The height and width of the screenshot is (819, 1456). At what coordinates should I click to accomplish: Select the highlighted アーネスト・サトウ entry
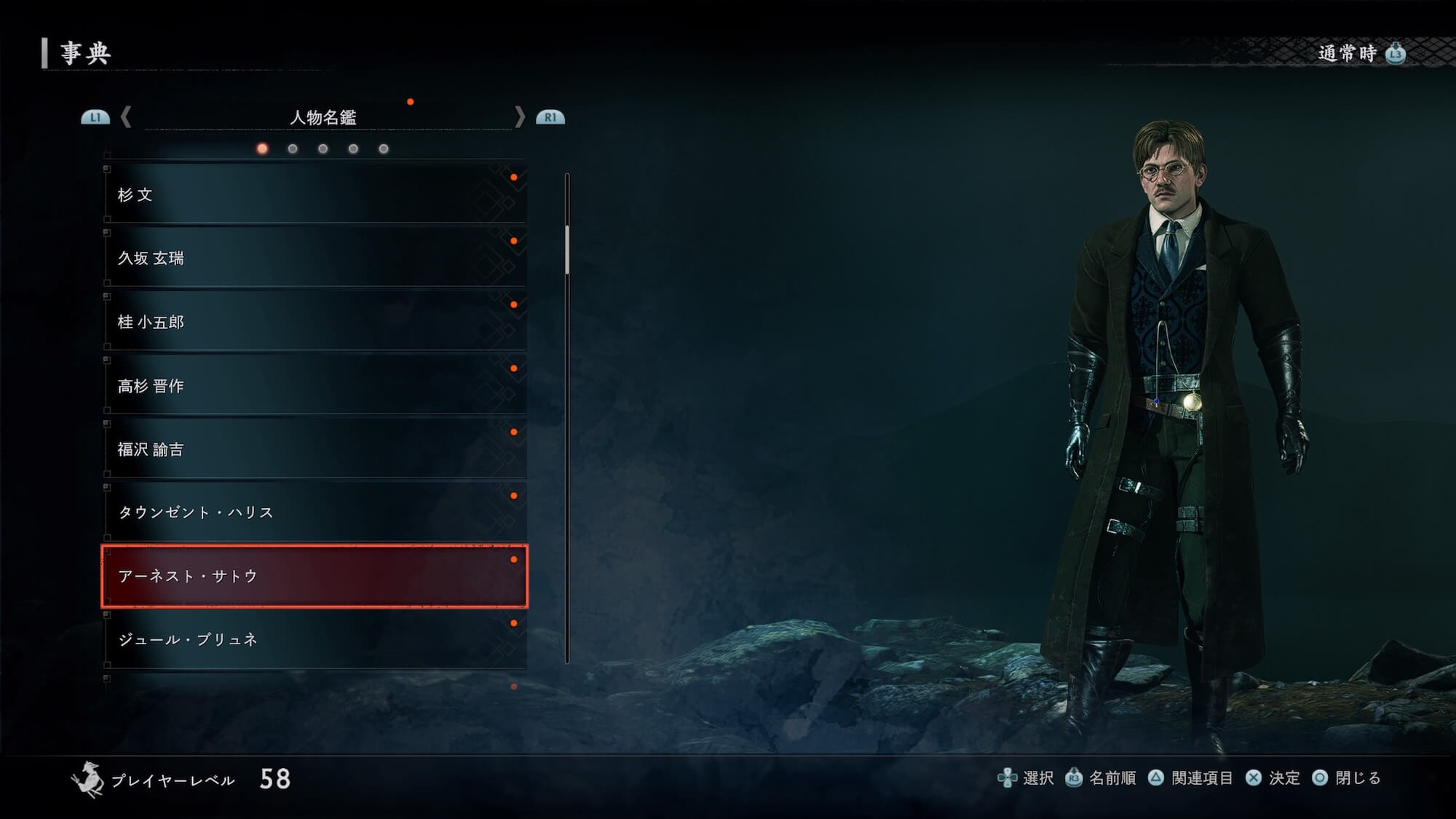(x=314, y=576)
